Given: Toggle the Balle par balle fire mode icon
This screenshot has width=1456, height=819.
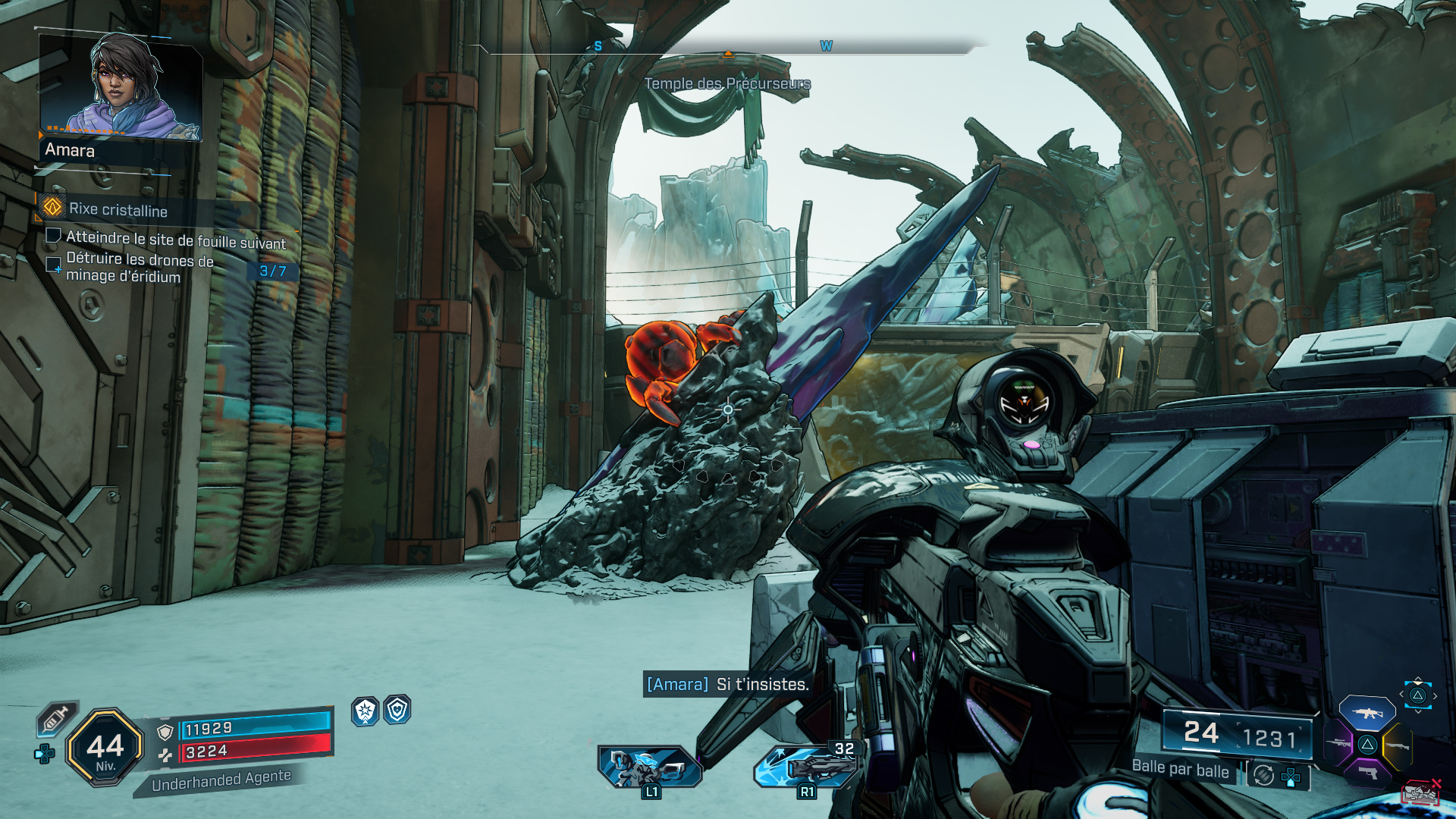Looking at the screenshot, I should pos(1263,775).
